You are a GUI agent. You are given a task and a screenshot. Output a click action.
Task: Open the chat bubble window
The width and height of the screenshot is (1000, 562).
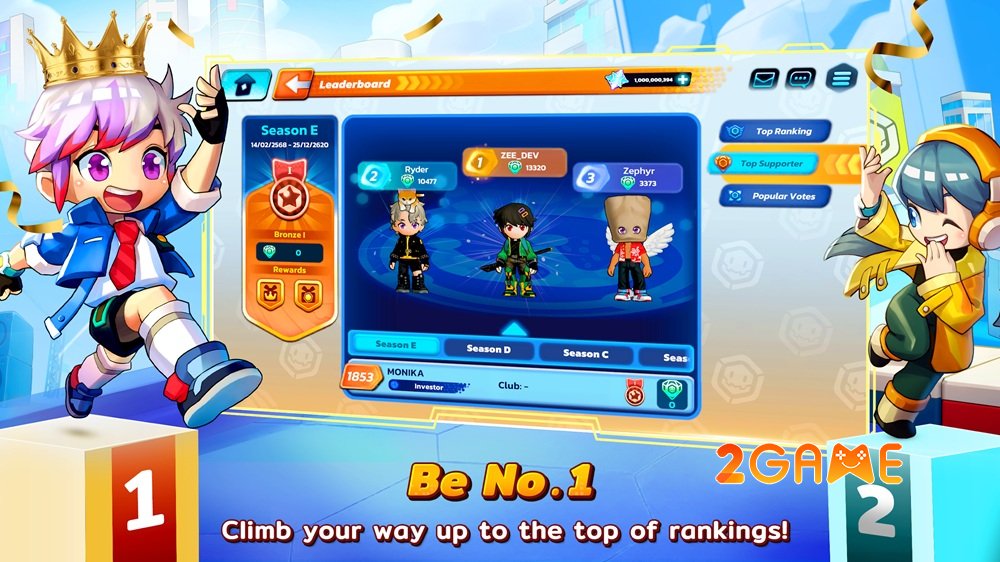coord(801,78)
